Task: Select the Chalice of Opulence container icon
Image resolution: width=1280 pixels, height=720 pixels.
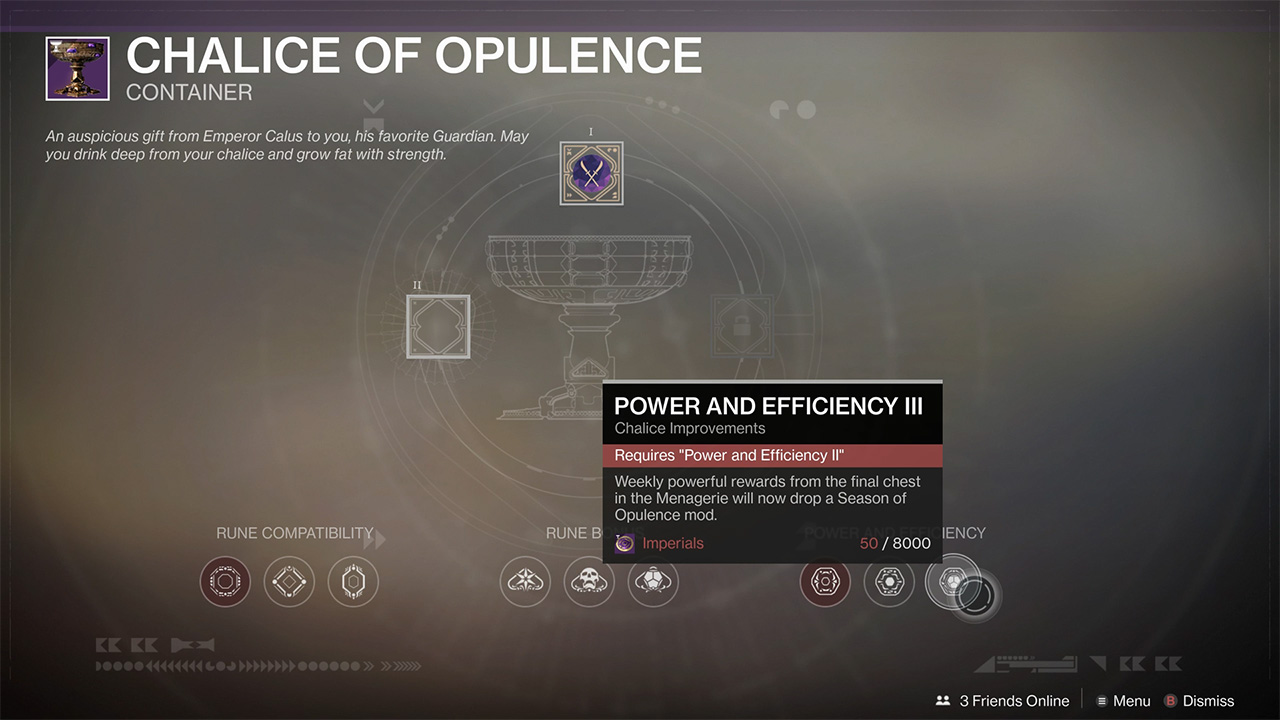Action: (x=77, y=68)
